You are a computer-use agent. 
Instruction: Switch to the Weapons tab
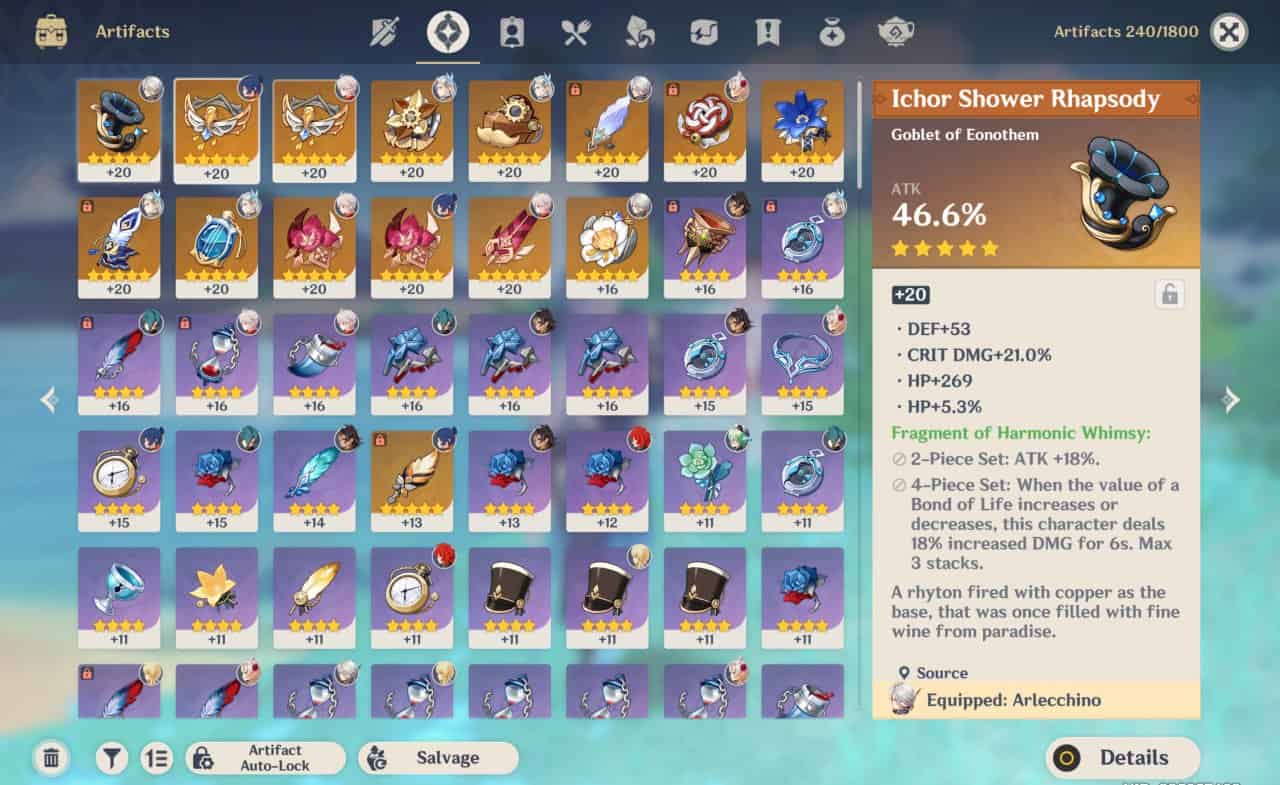click(x=385, y=32)
